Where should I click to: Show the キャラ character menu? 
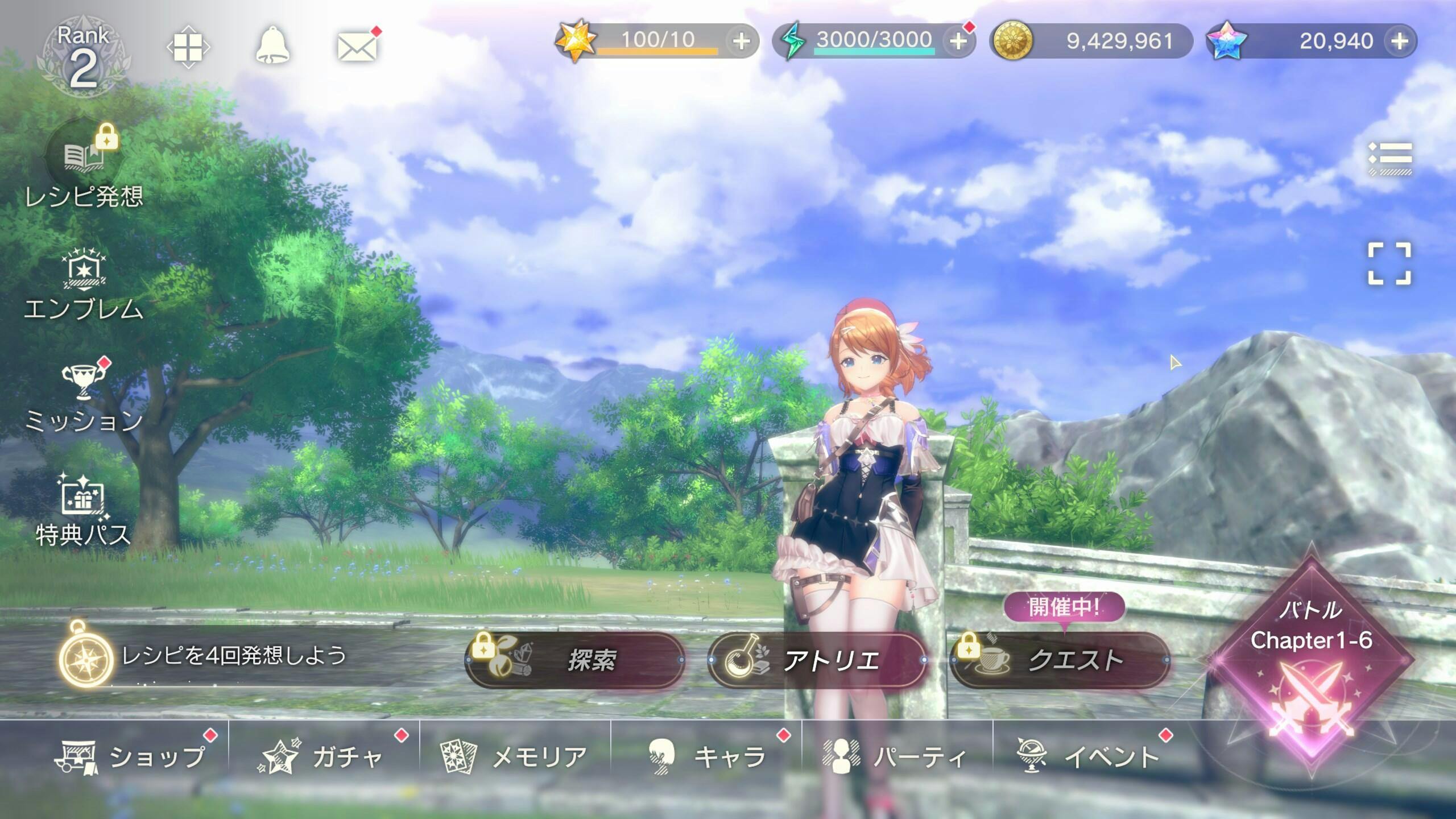708,756
